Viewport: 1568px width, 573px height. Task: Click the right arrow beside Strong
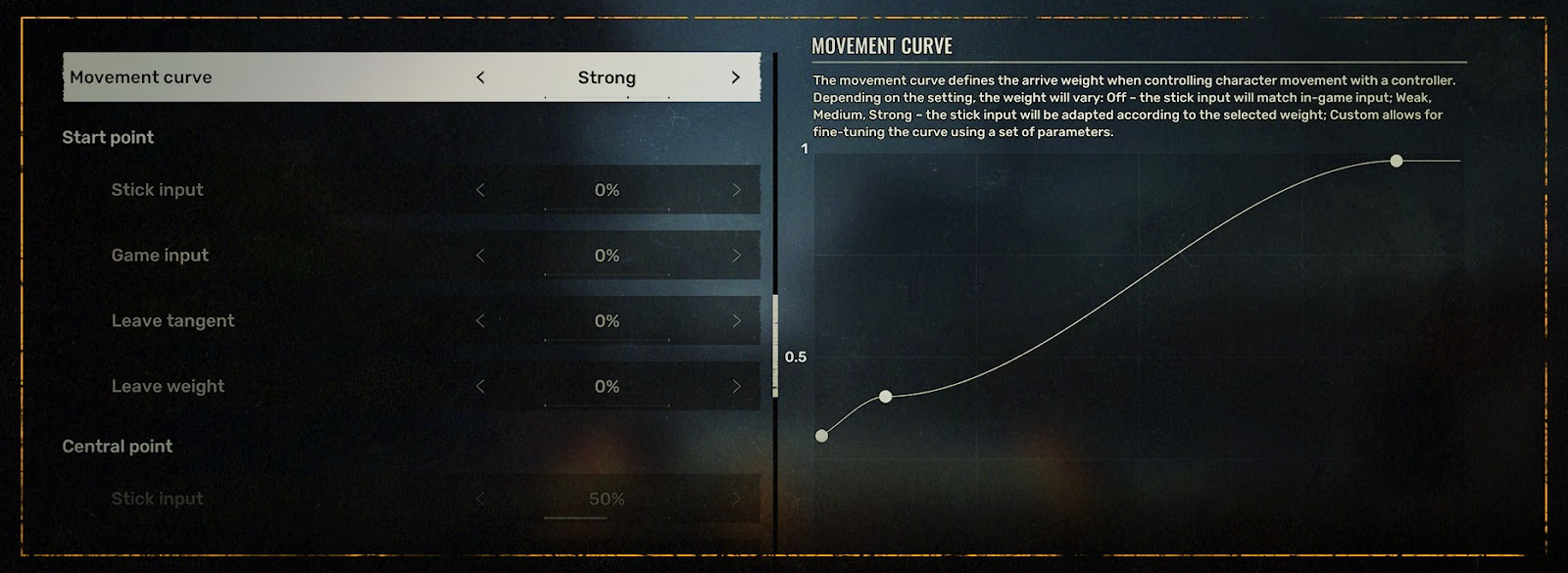pyautogui.click(x=736, y=77)
